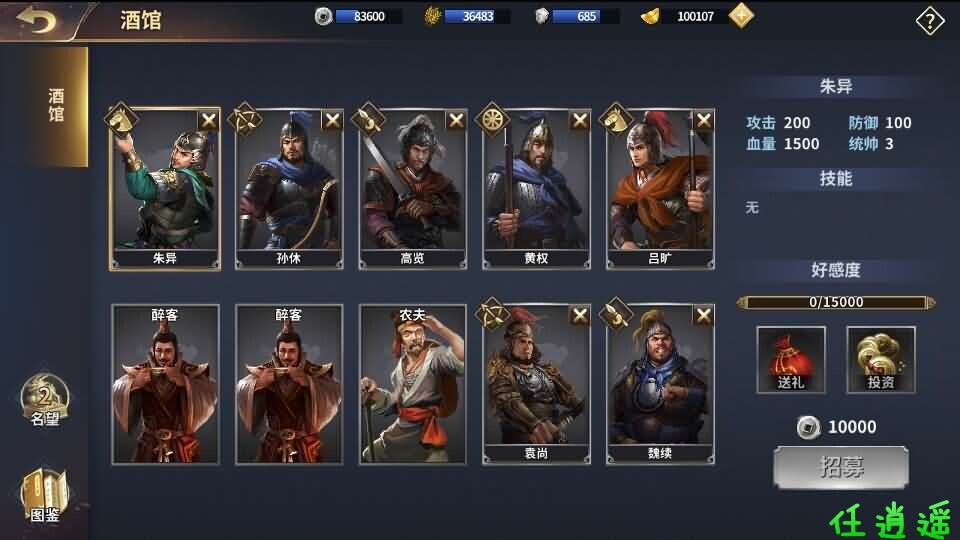Select the 酒馆 side tab
Screen dimensions: 960x540
(56, 105)
